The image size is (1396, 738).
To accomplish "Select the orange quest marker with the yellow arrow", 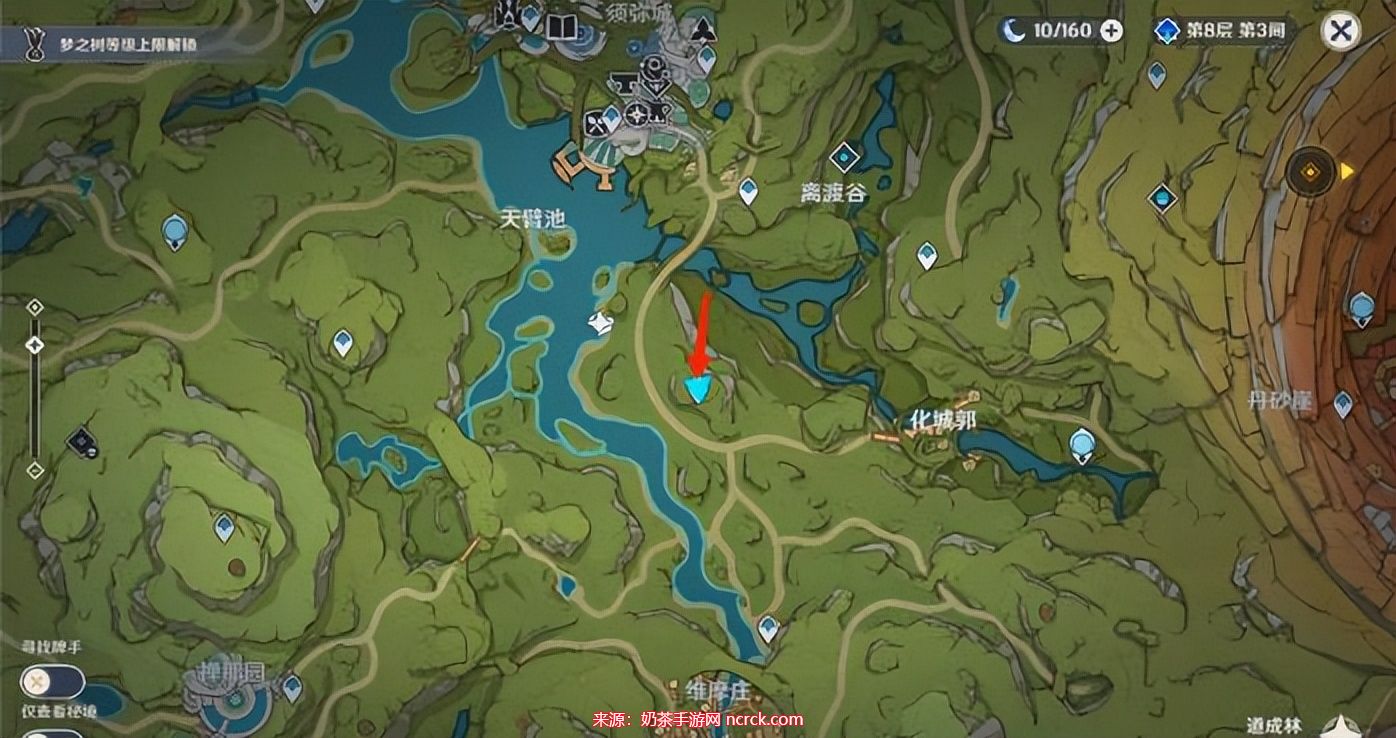I will point(1311,173).
